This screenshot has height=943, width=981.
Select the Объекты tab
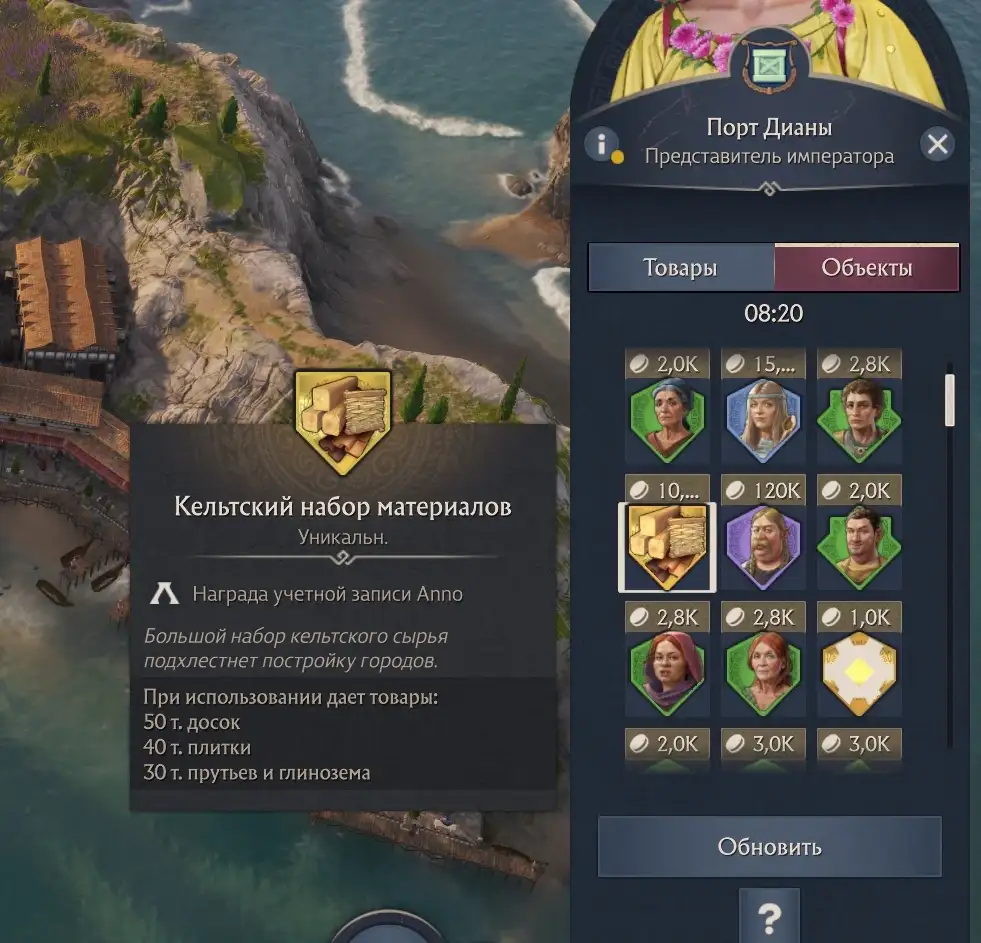(x=866, y=268)
